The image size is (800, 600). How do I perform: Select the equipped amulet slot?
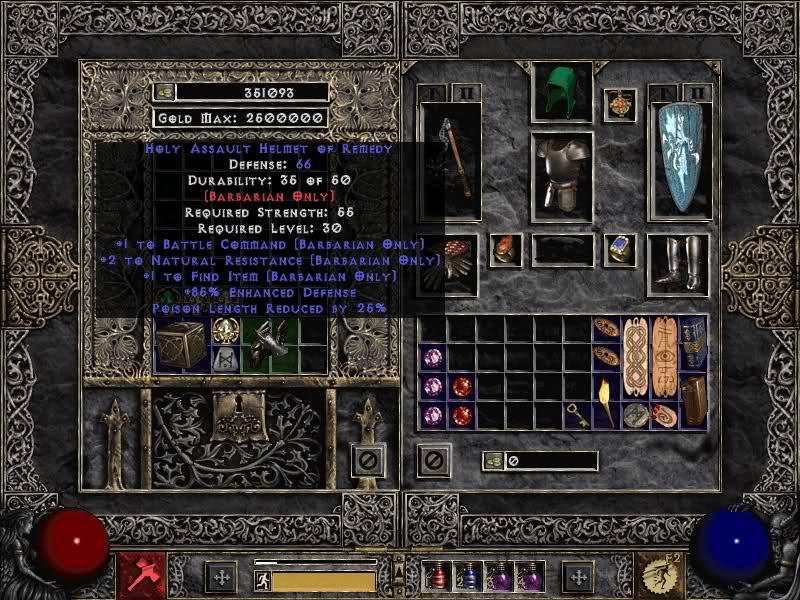coord(620,105)
